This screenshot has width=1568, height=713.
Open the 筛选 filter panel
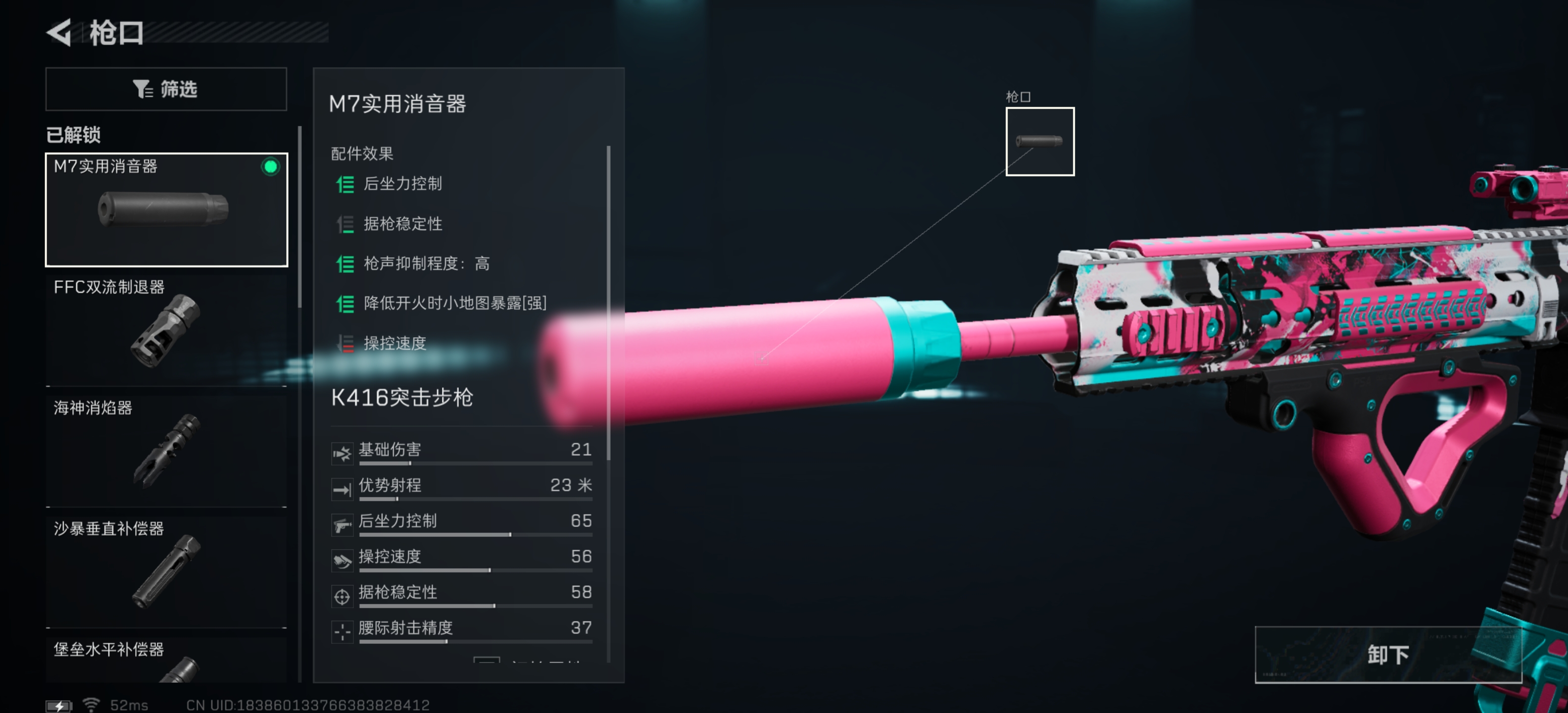coord(166,89)
